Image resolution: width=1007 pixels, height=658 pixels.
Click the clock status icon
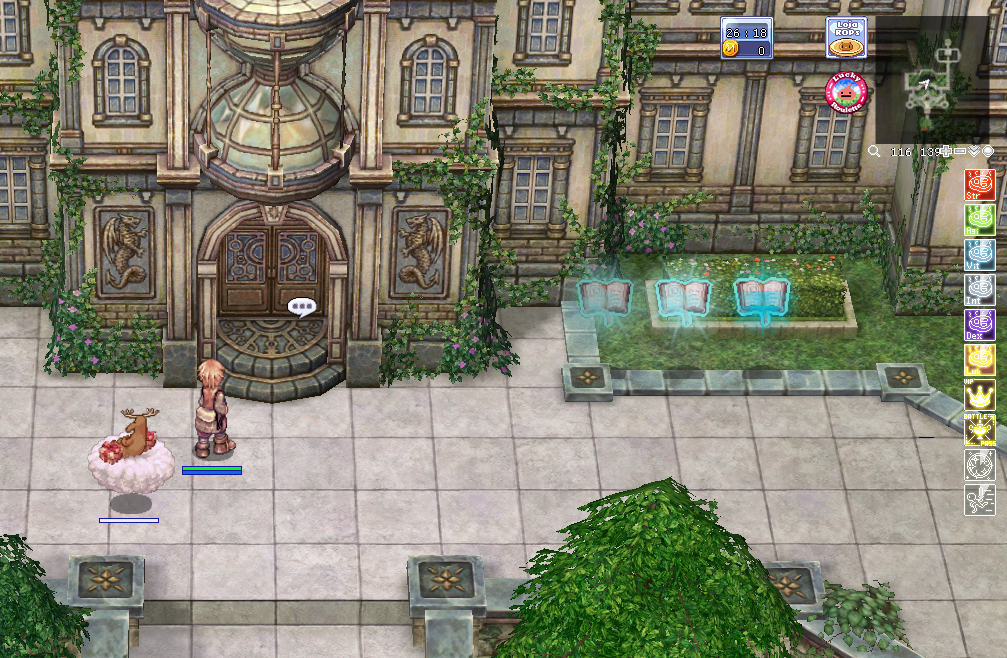(x=979, y=465)
